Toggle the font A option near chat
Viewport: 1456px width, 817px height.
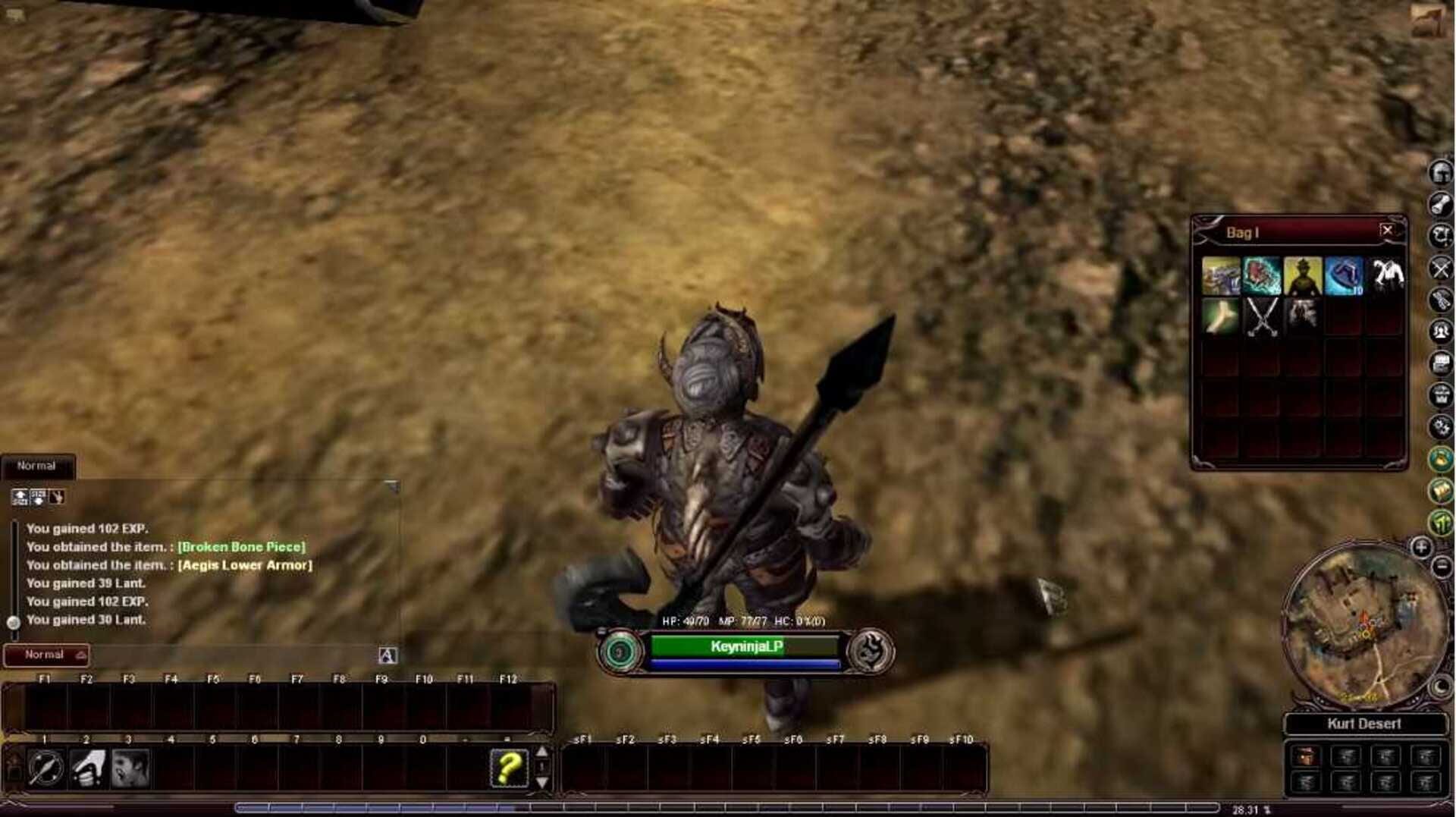[387, 653]
